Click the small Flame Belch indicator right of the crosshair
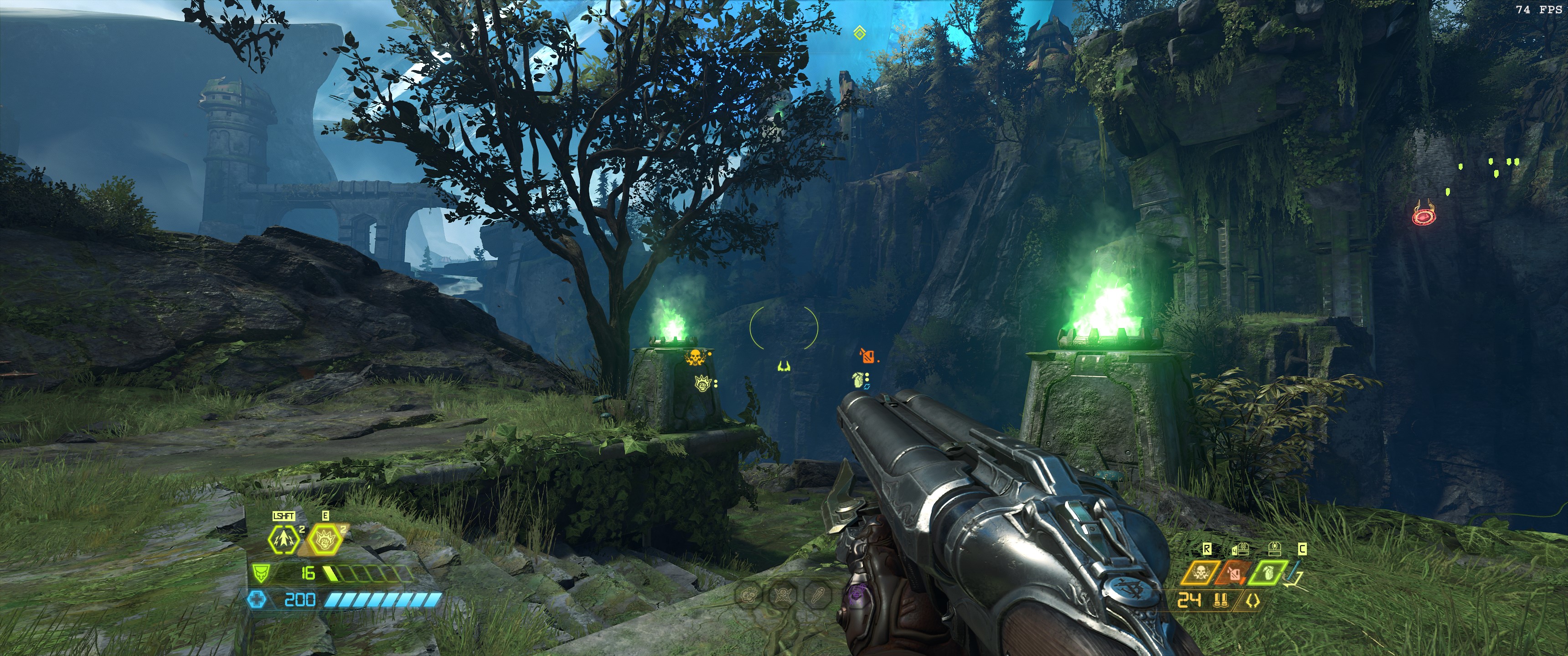1568x656 pixels. pos(867,355)
